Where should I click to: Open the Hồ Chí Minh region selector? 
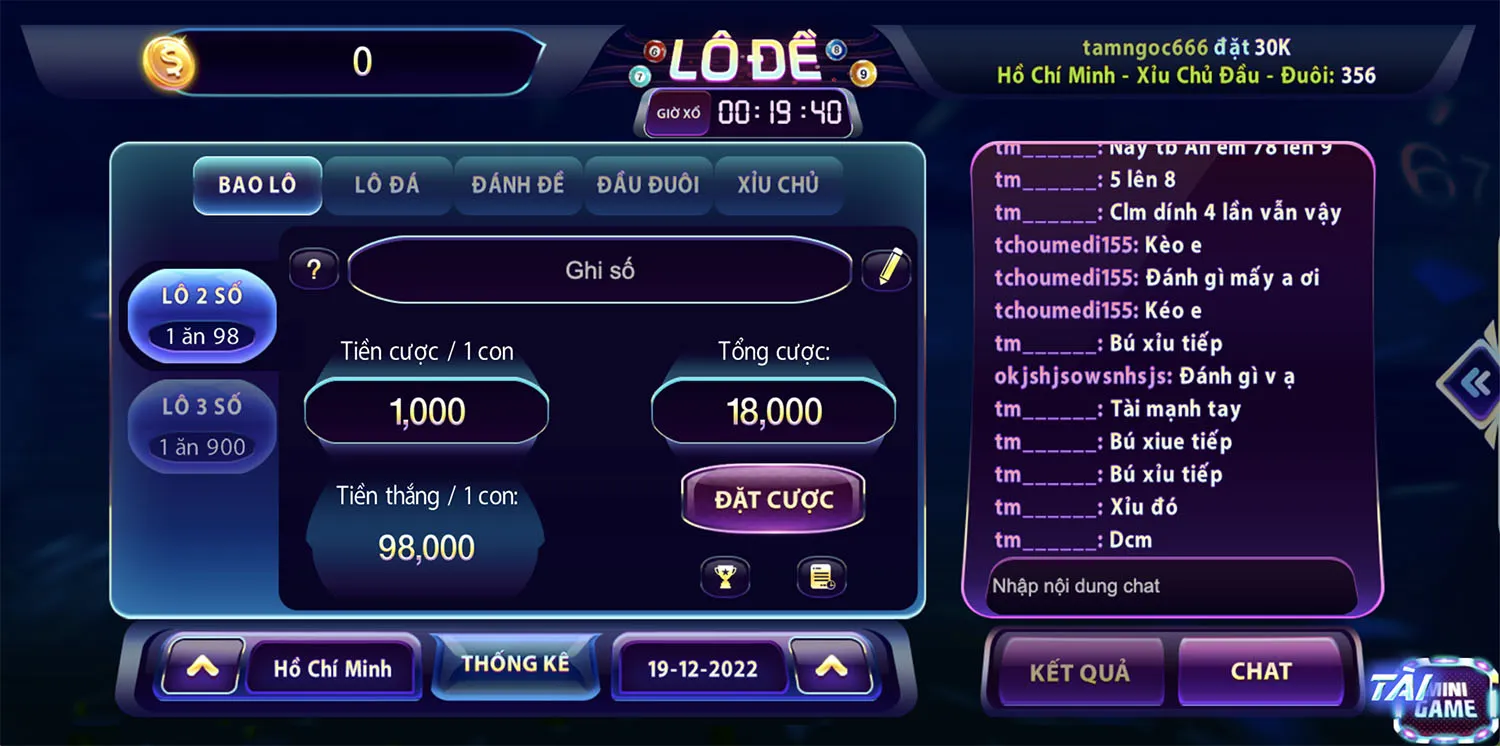tap(333, 669)
